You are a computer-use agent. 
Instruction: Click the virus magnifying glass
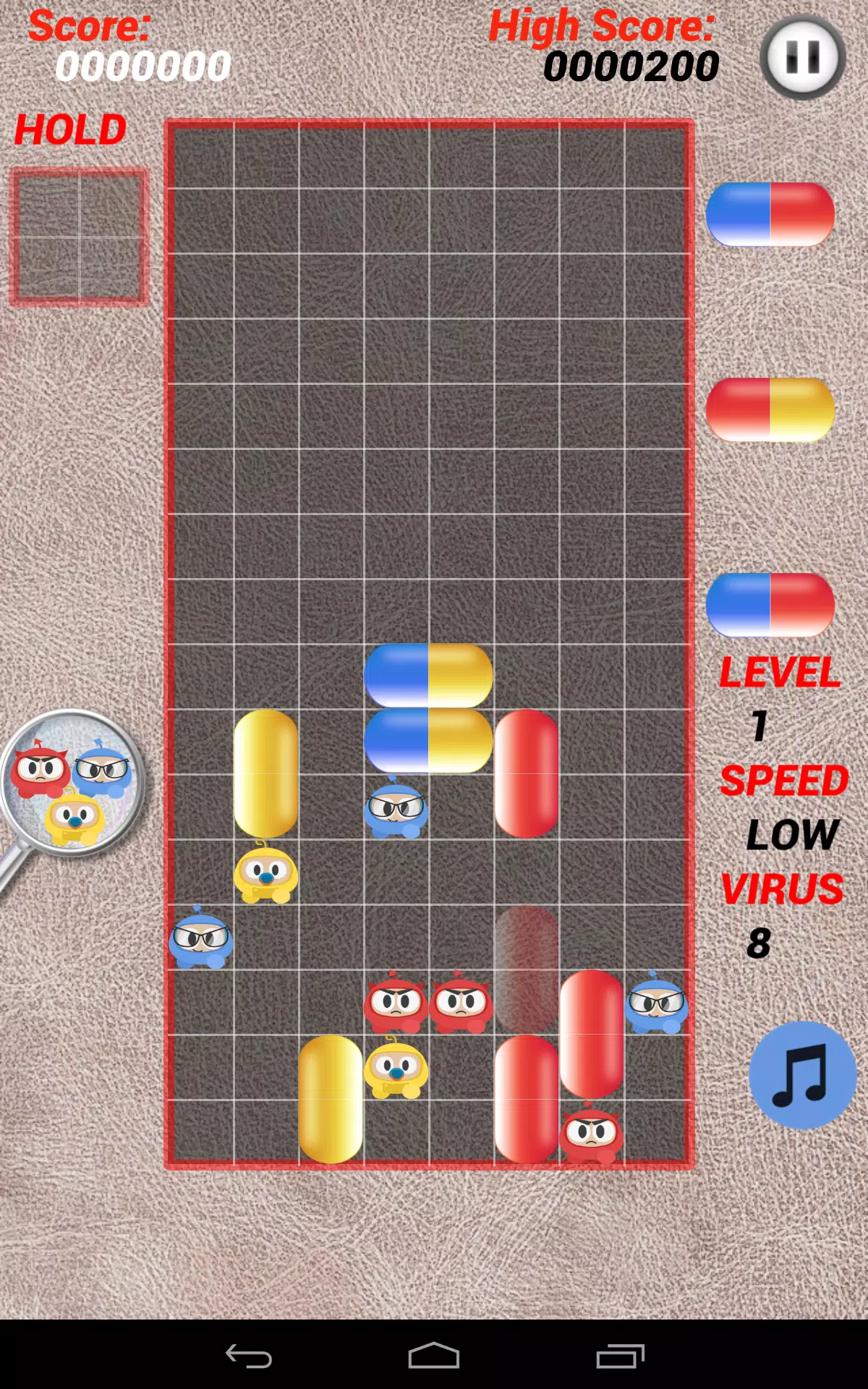71,784
